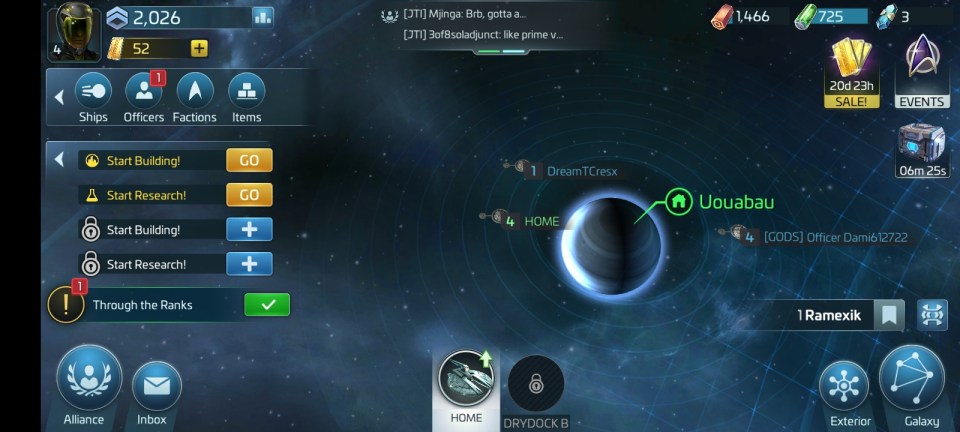Open the player profile portrait
960x432 pixels.
point(74,30)
